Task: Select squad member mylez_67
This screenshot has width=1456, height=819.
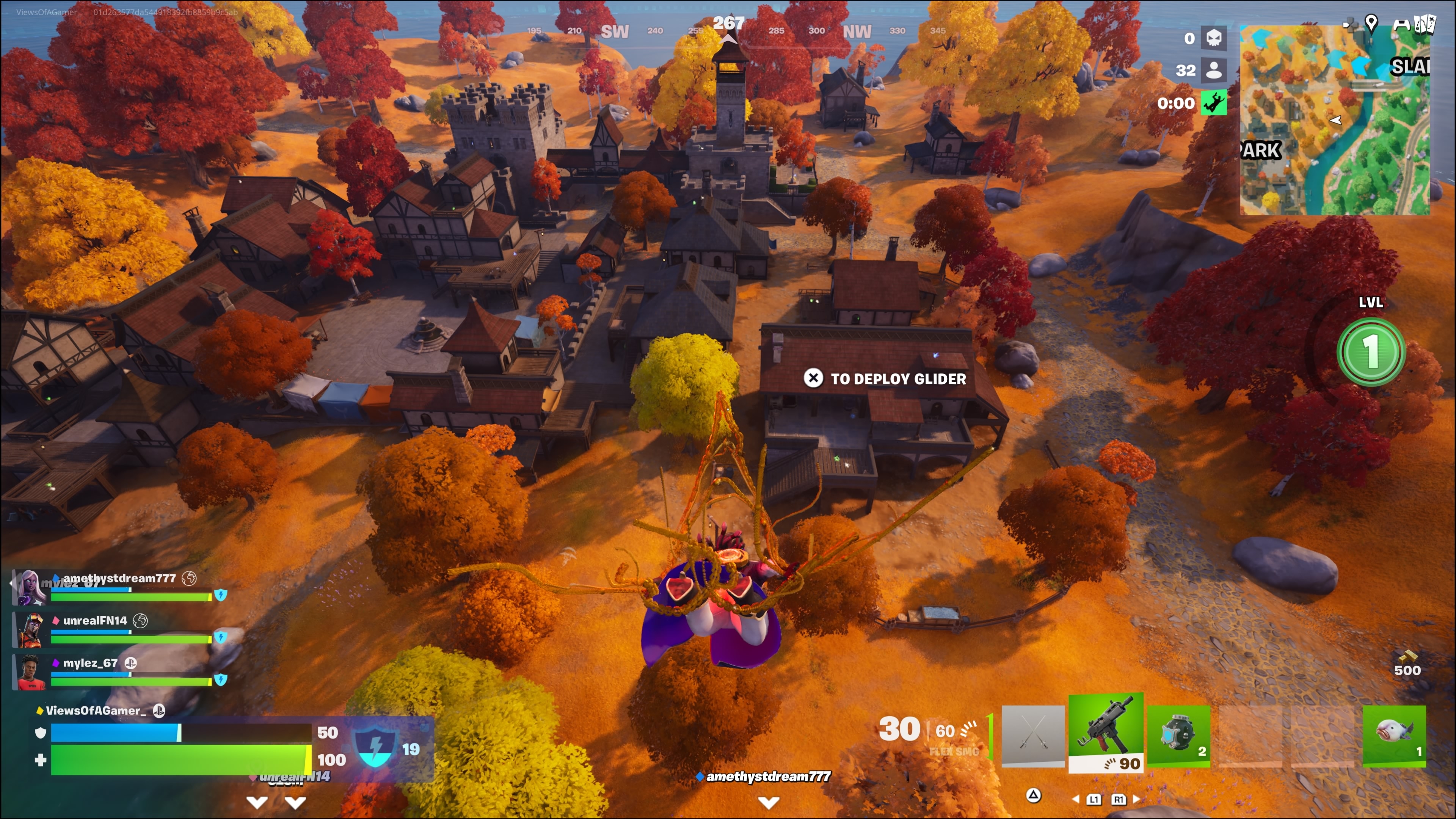Action: pyautogui.click(x=91, y=663)
